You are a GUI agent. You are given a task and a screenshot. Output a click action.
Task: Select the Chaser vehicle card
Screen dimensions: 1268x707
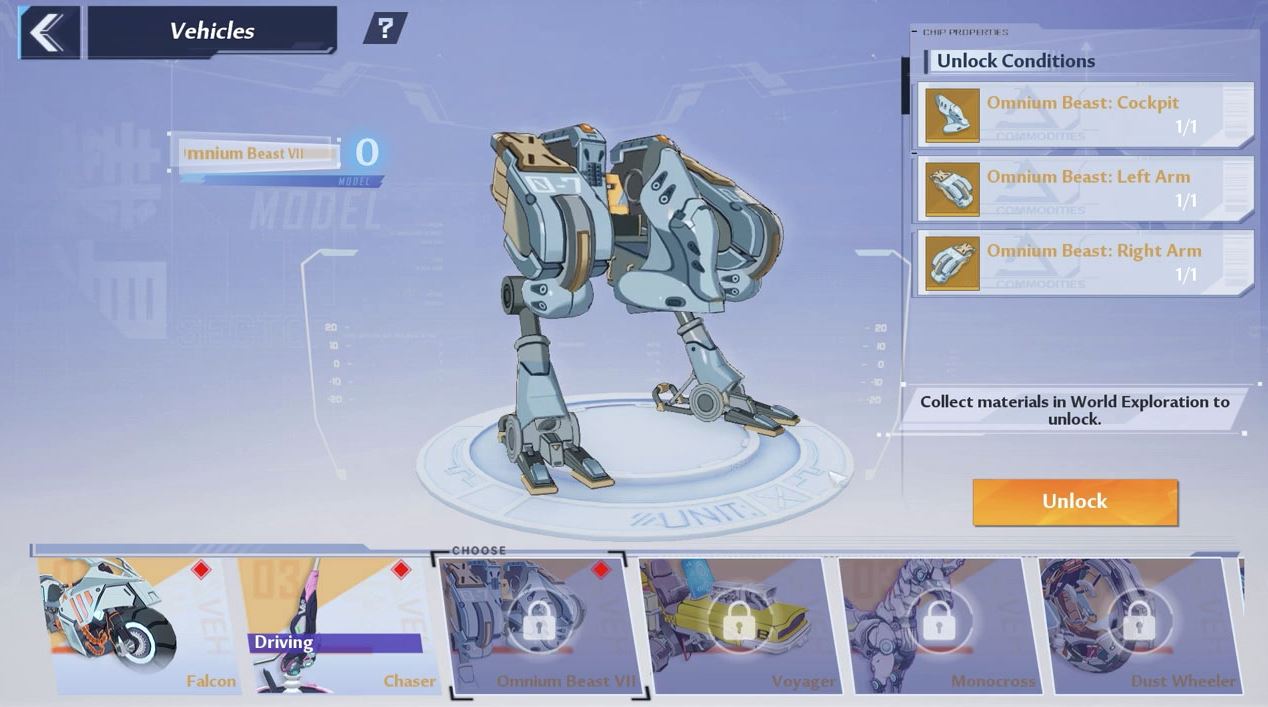[340, 626]
